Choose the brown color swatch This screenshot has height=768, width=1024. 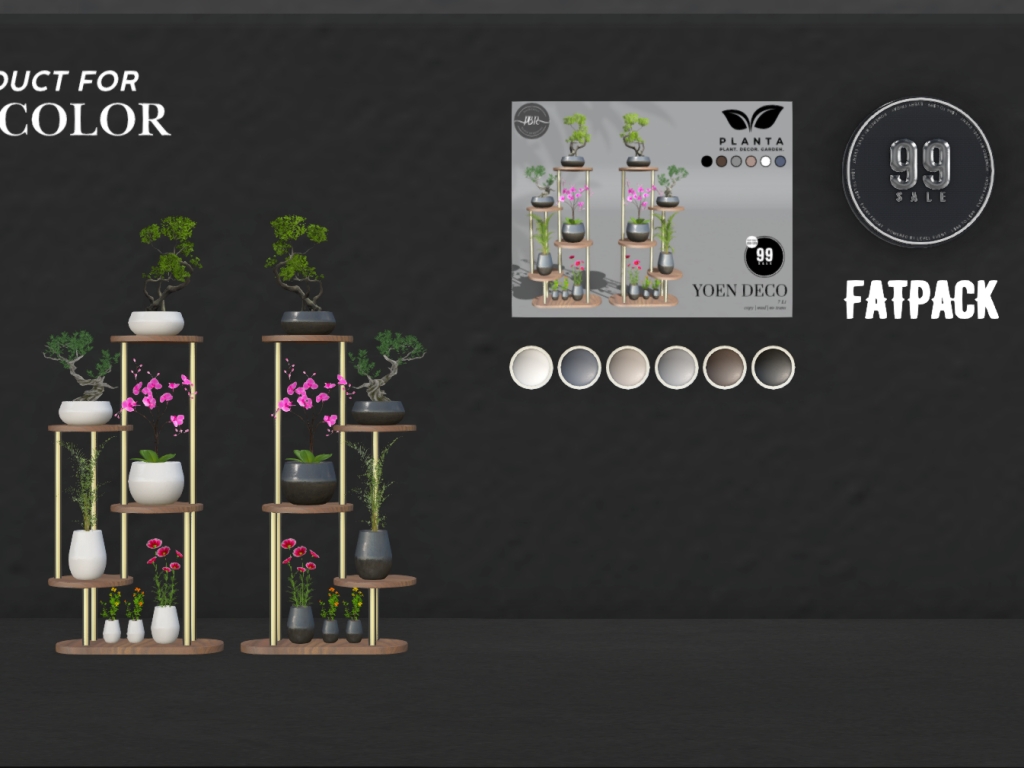[x=724, y=367]
